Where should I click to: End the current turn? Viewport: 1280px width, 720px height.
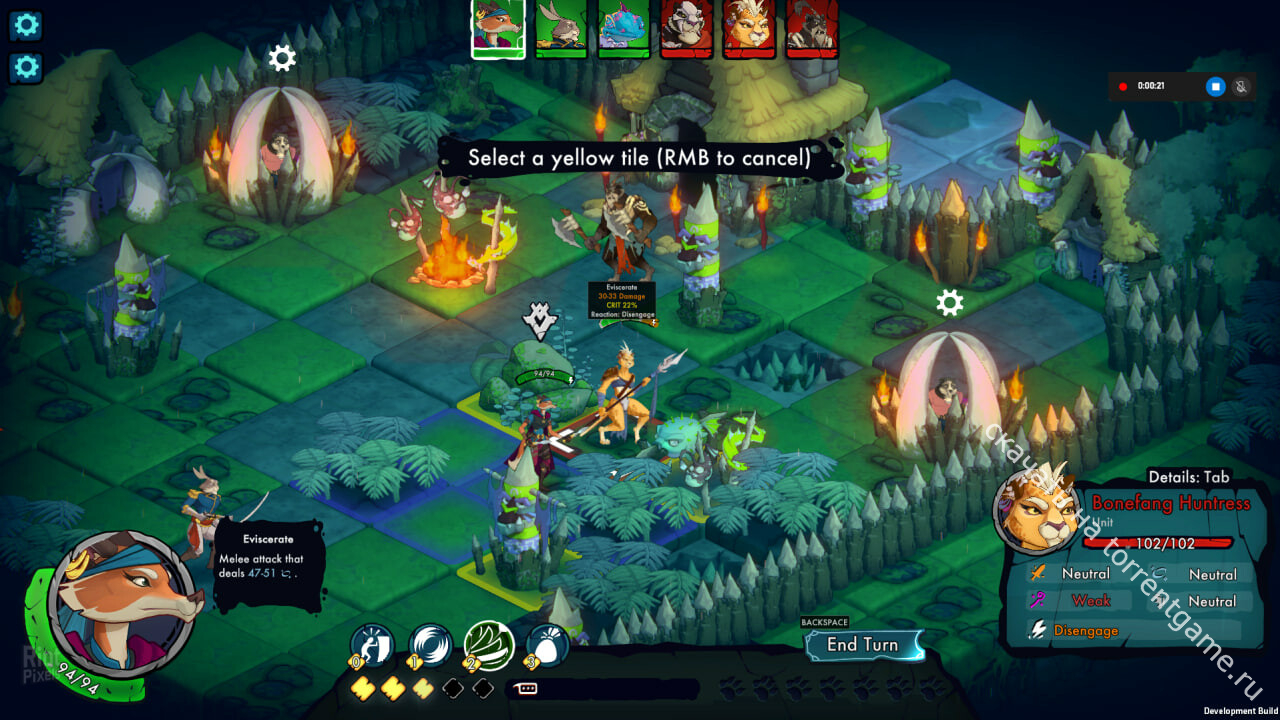pyautogui.click(x=862, y=645)
